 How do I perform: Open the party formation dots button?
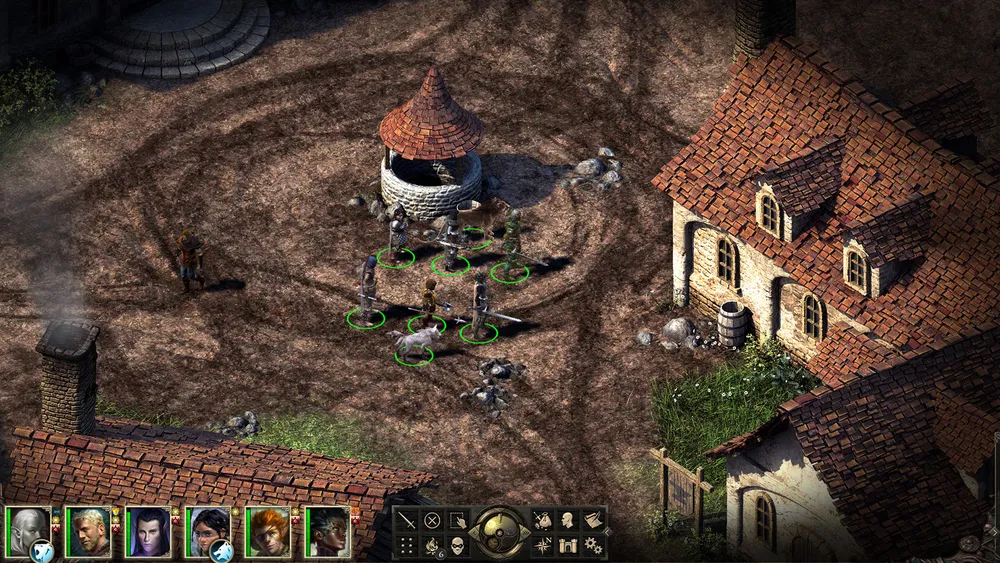coord(407,545)
